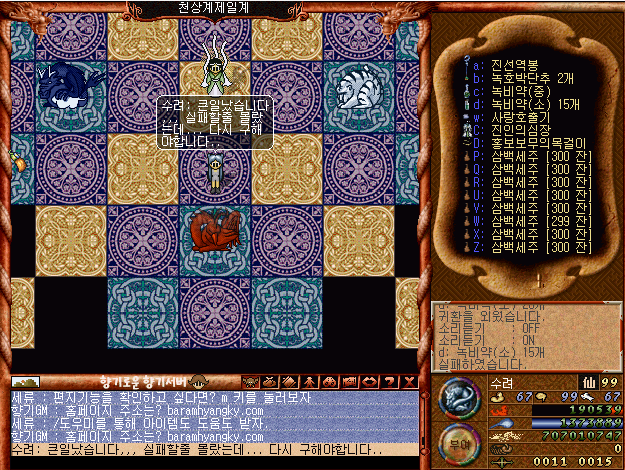This screenshot has height=470, width=625.
Task: Click the character name 수려 in status panel
Action: click(502, 381)
